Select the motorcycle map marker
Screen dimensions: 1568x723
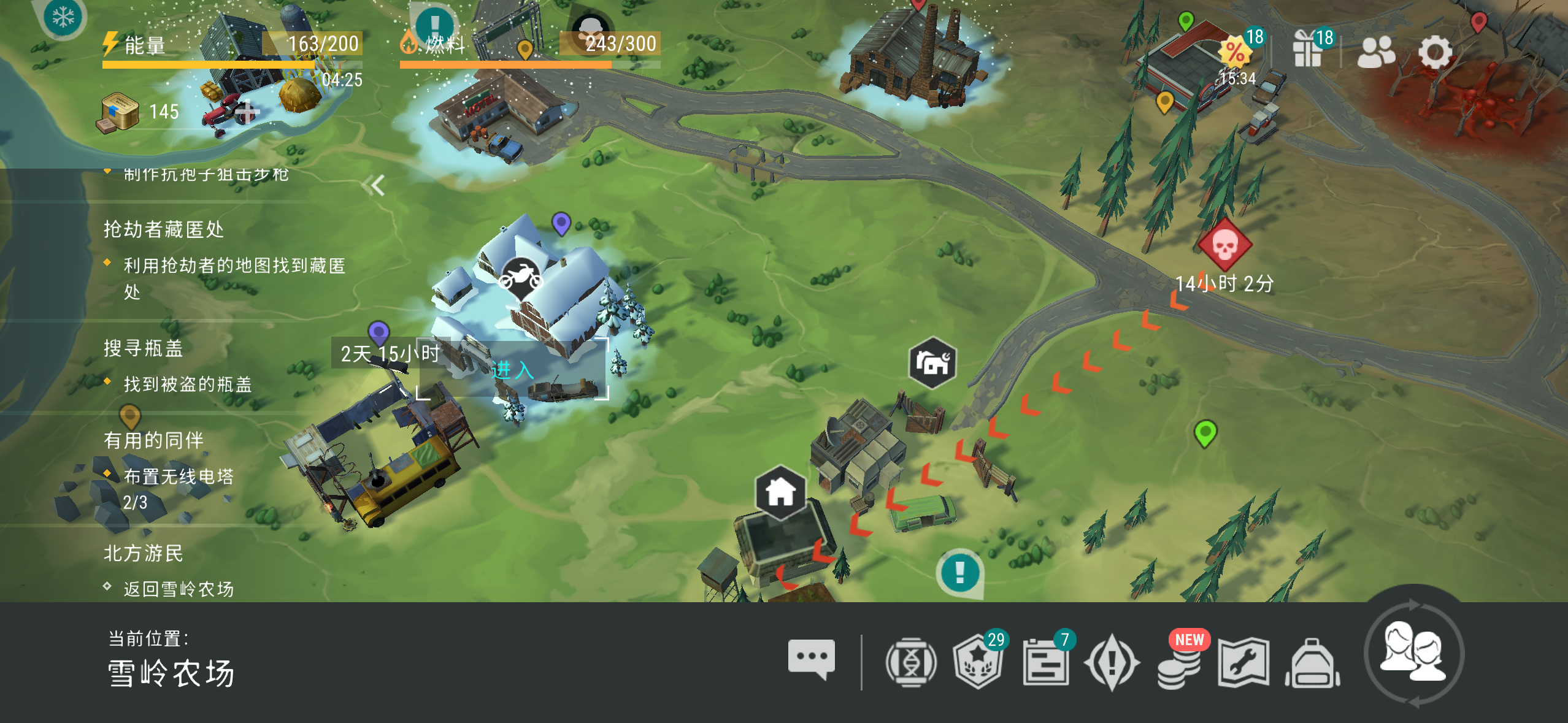[520, 277]
